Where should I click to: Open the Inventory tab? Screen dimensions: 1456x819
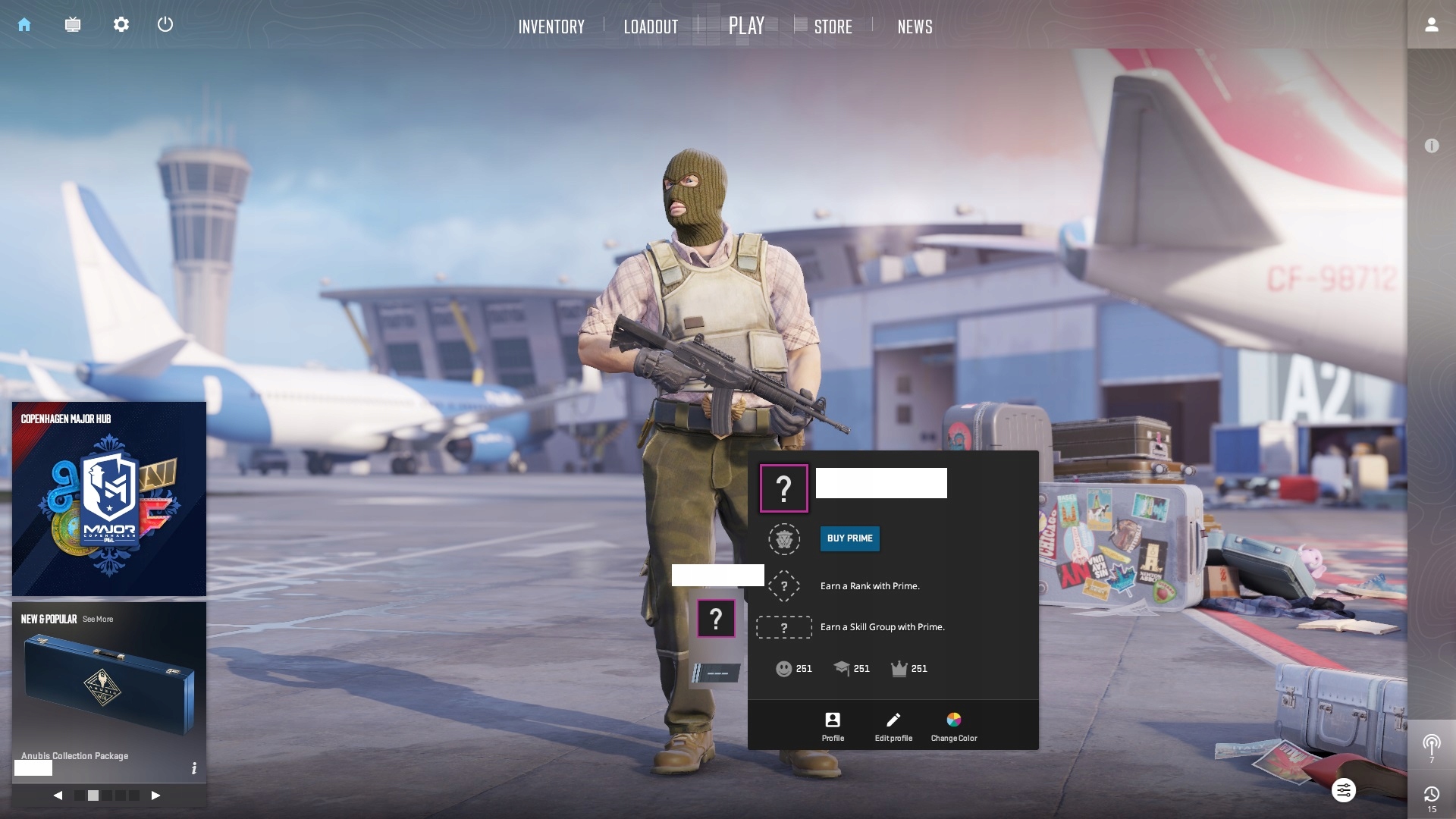tap(551, 27)
